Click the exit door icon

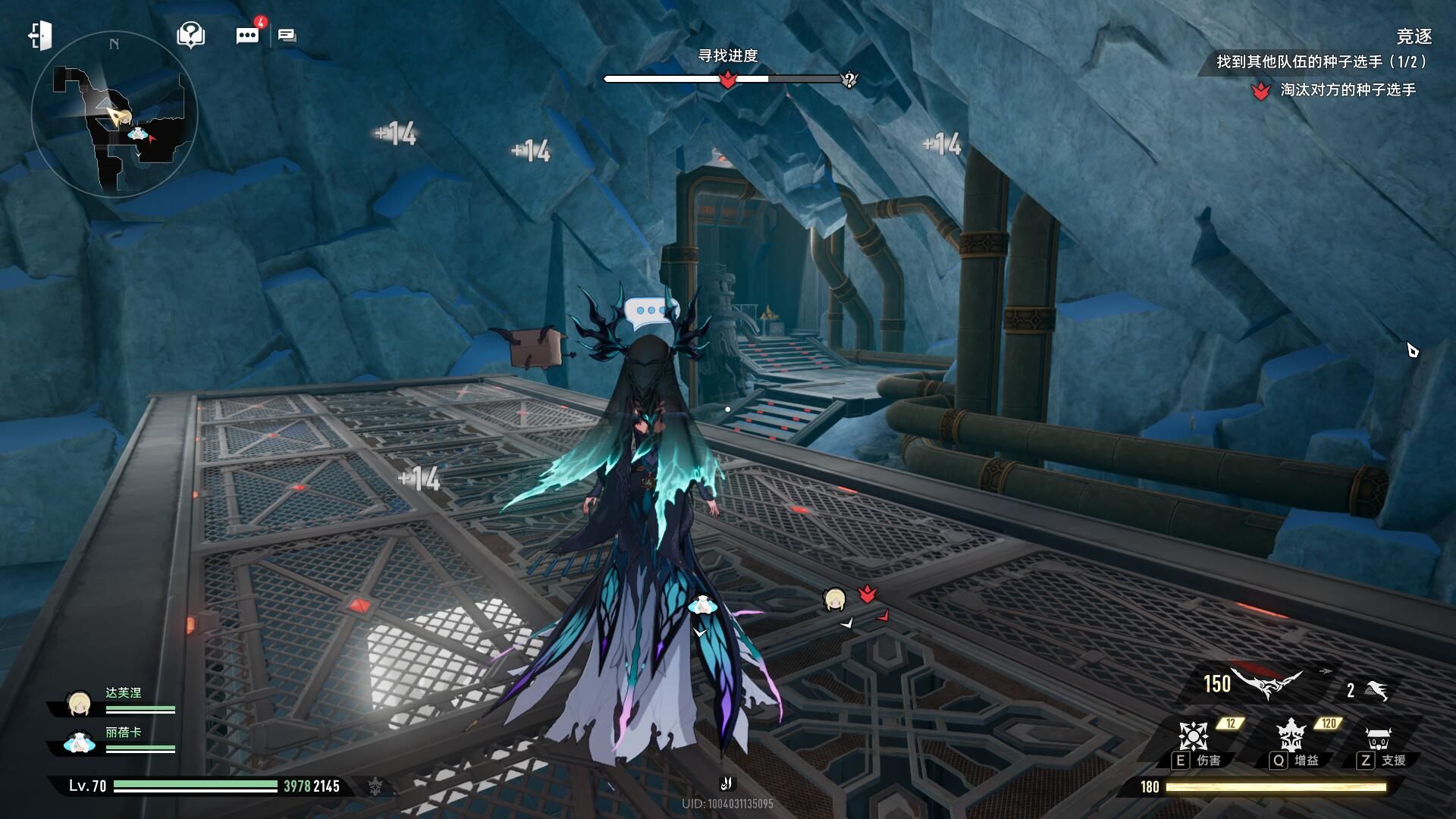[x=40, y=36]
